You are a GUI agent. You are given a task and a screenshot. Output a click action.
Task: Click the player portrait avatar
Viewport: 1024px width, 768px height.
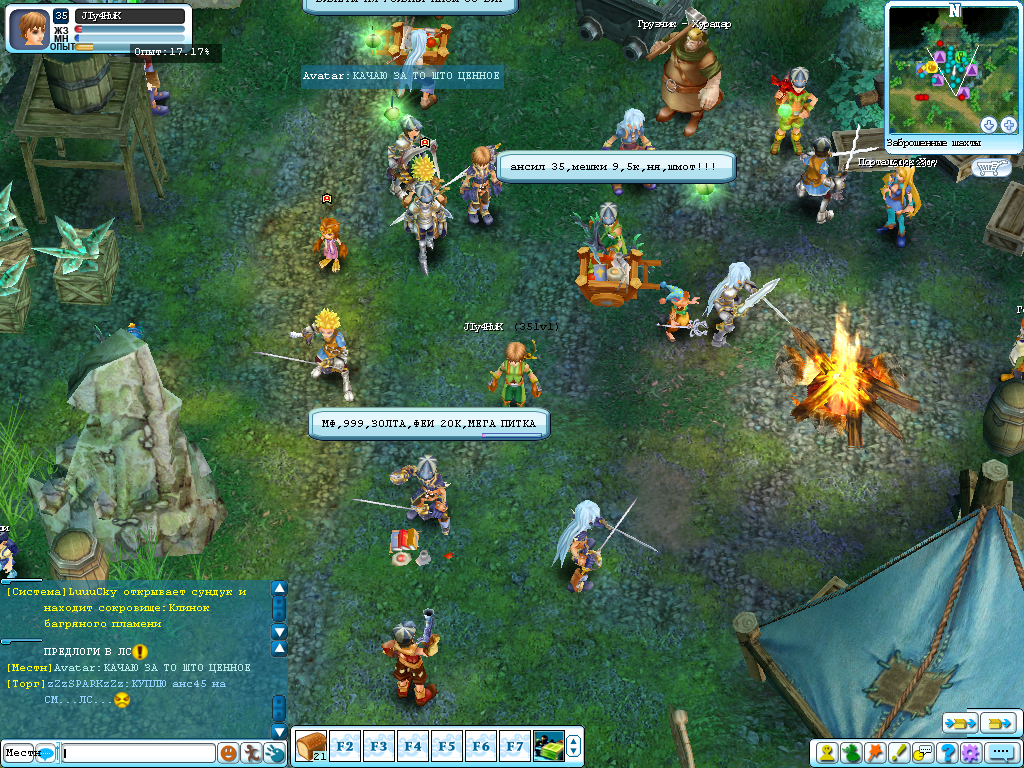[29, 28]
